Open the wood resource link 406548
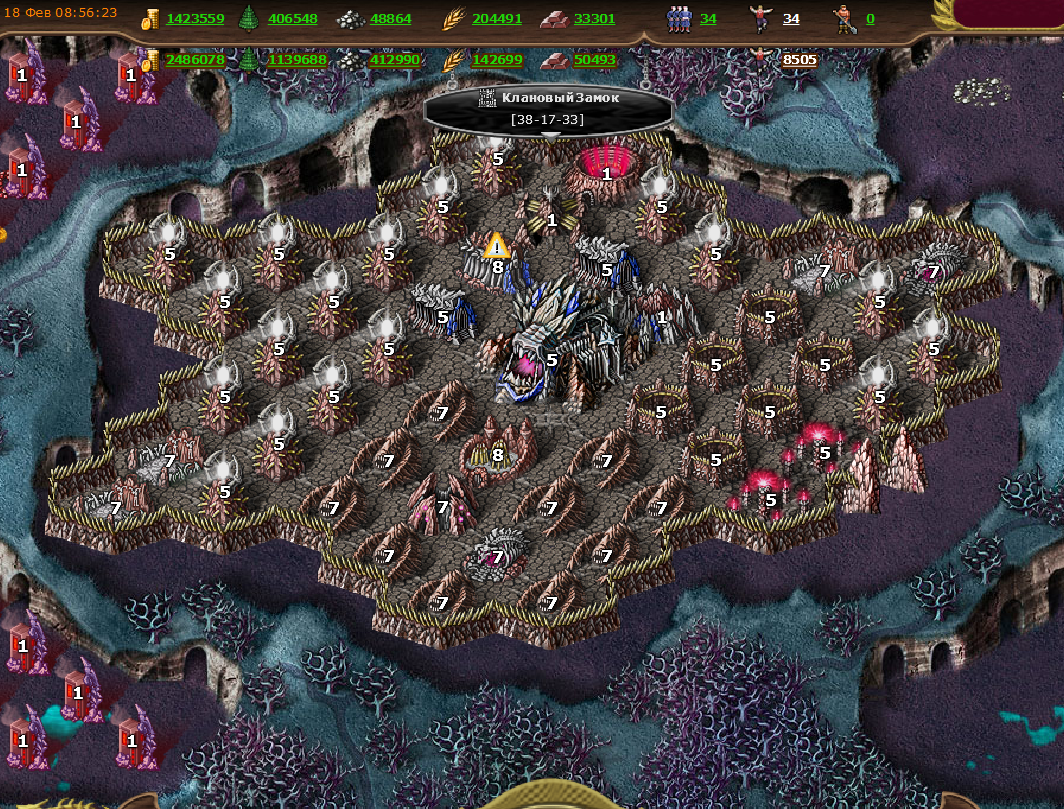This screenshot has height=809, width=1064. pos(293,19)
